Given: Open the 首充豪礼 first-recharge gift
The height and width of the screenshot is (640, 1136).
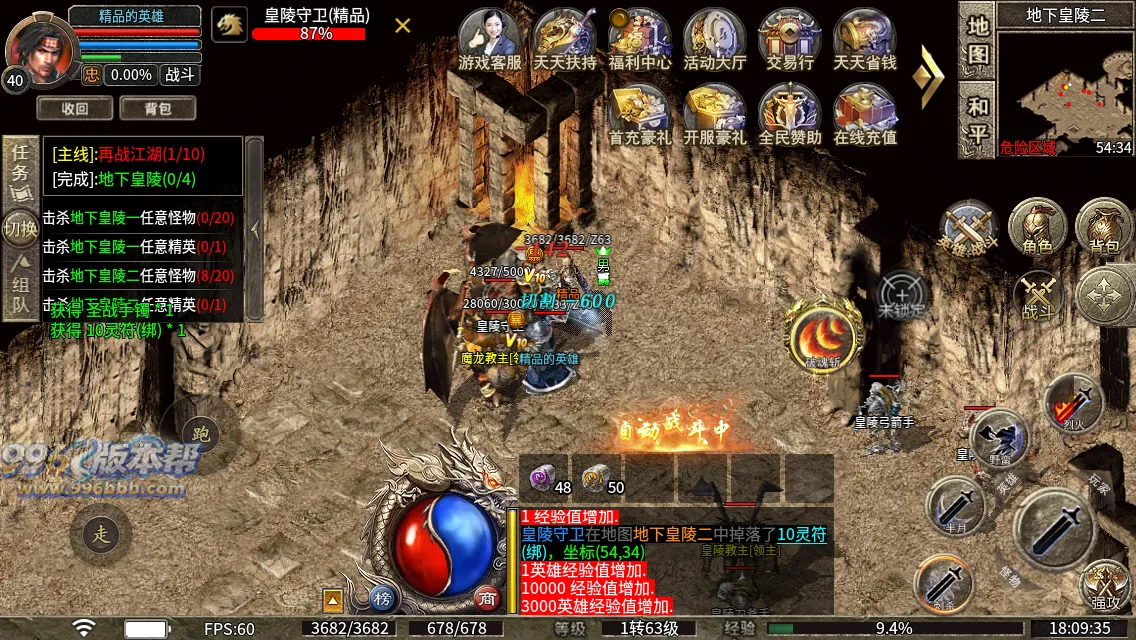Looking at the screenshot, I should 639,113.
